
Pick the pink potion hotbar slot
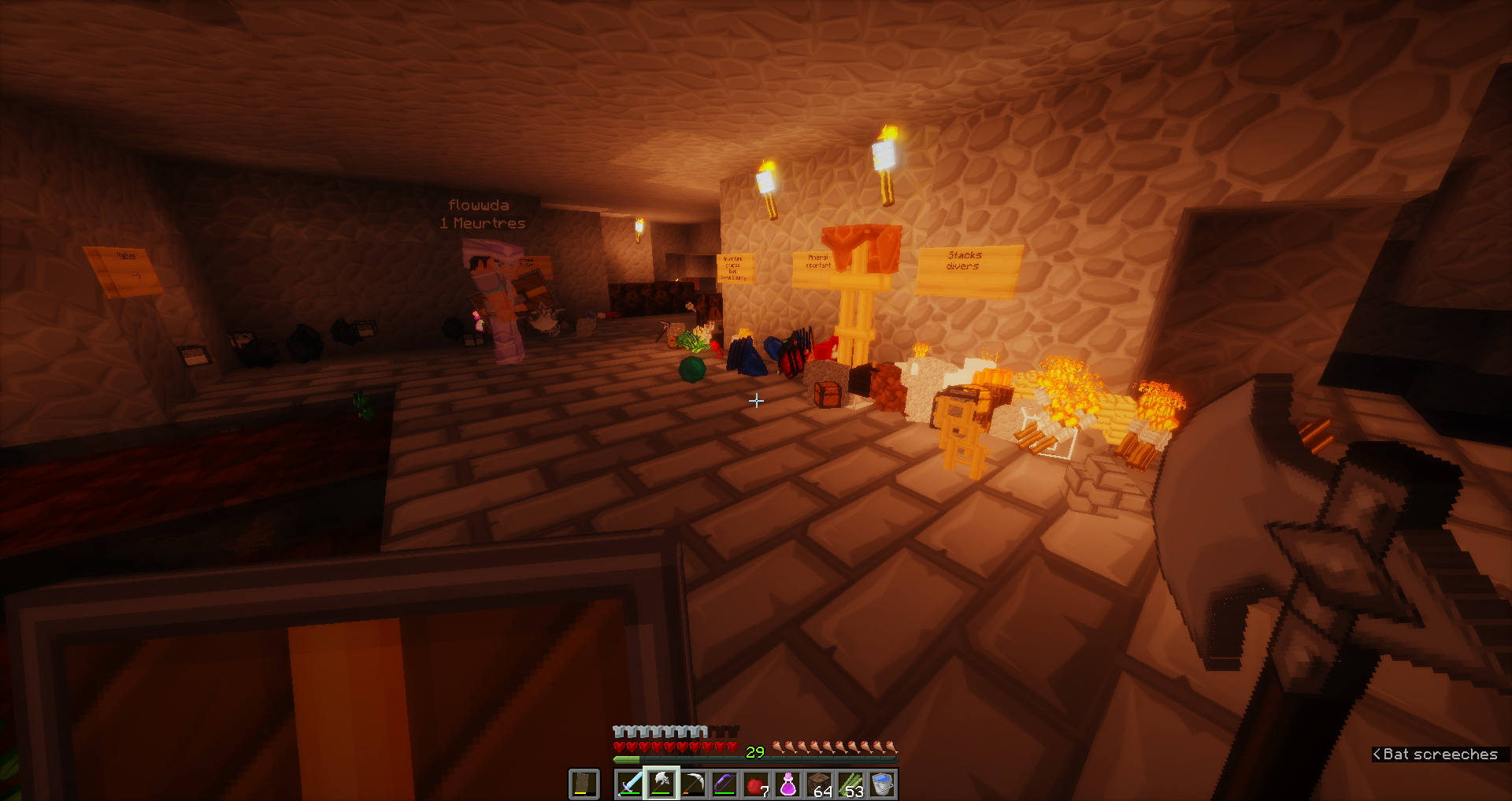(x=787, y=784)
